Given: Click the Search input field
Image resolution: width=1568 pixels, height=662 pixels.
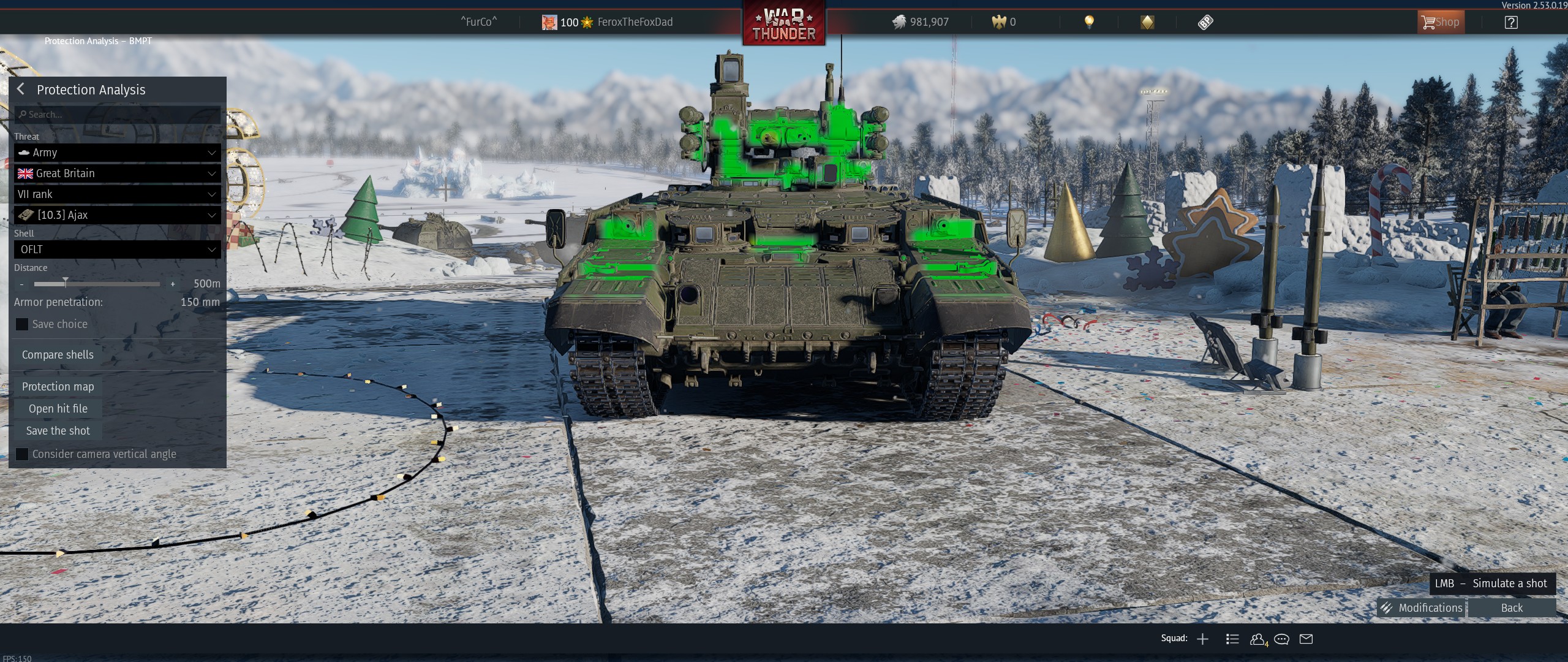Looking at the screenshot, I should click(118, 115).
